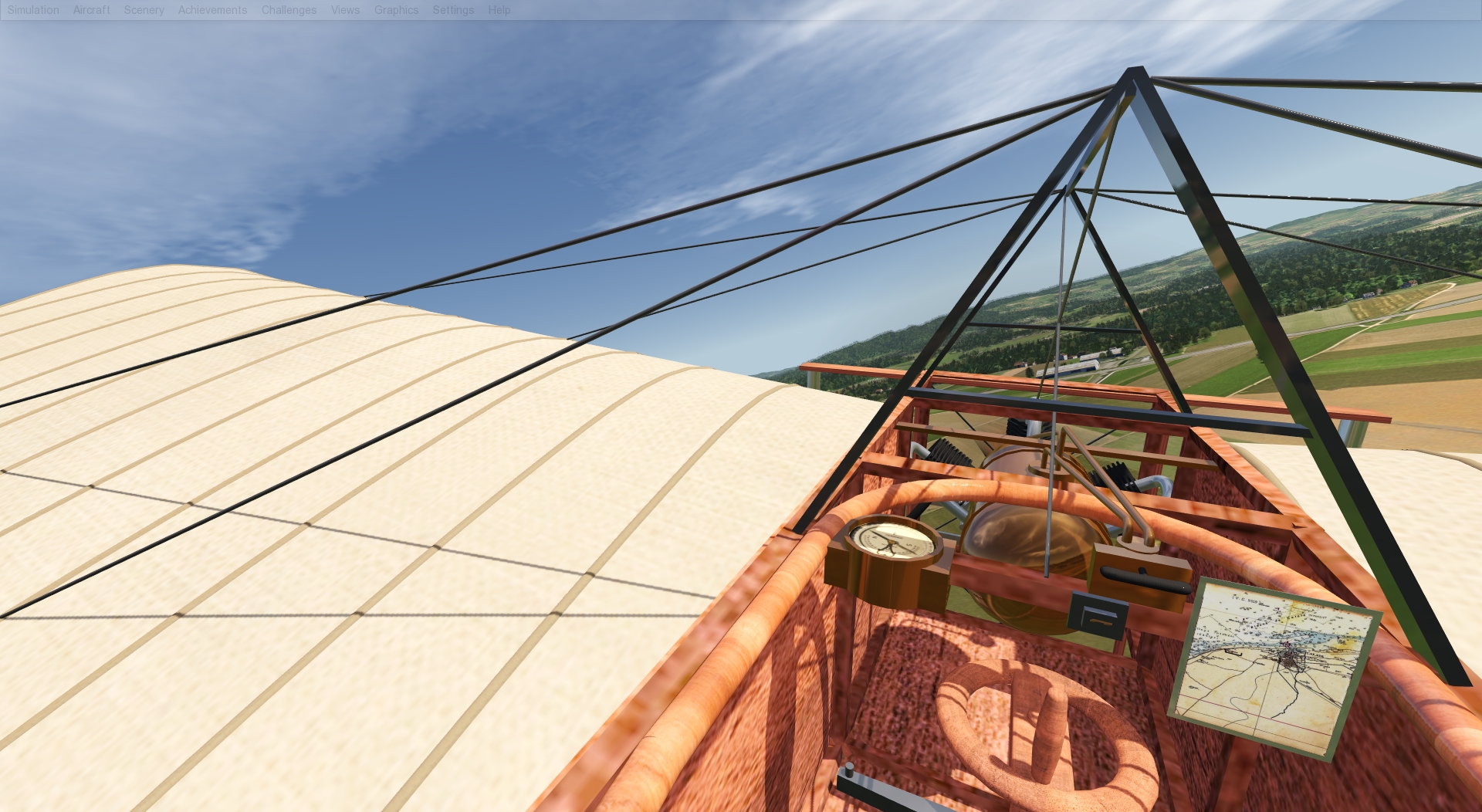
Task: Open the Achievements menu
Action: pyautogui.click(x=212, y=10)
